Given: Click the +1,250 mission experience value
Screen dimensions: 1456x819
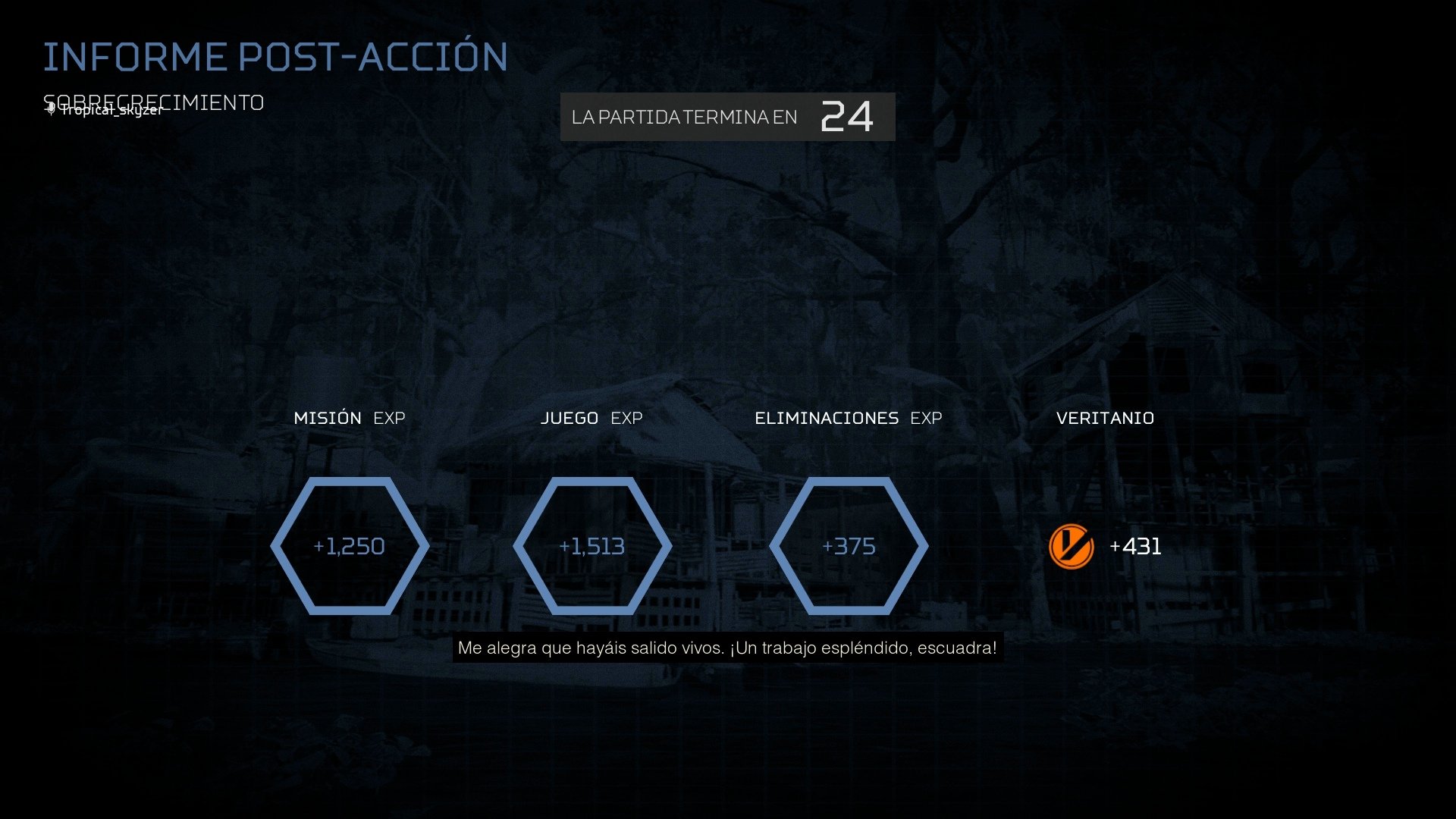Looking at the screenshot, I should coord(350,545).
